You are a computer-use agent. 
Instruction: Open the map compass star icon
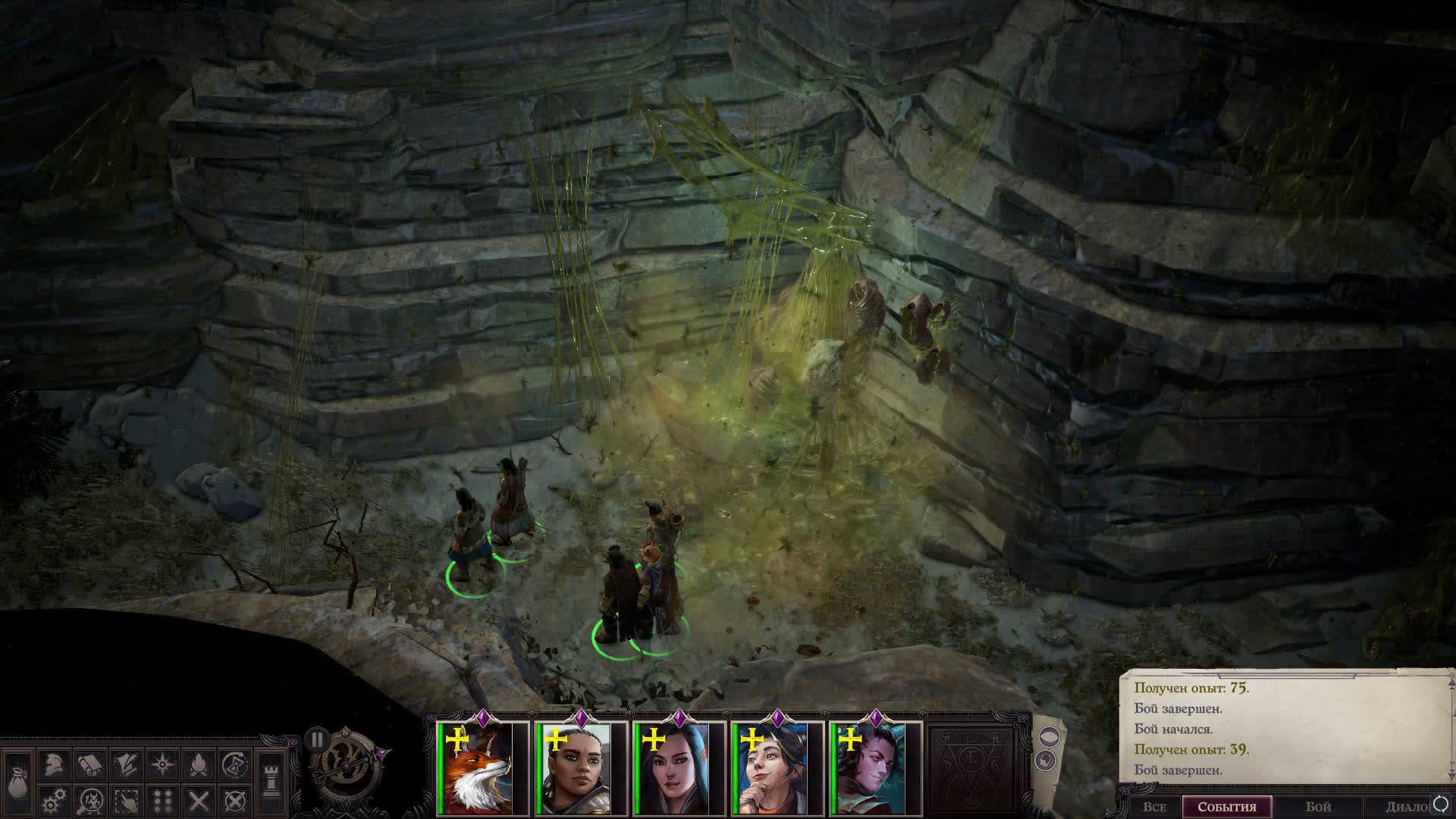tap(162, 764)
